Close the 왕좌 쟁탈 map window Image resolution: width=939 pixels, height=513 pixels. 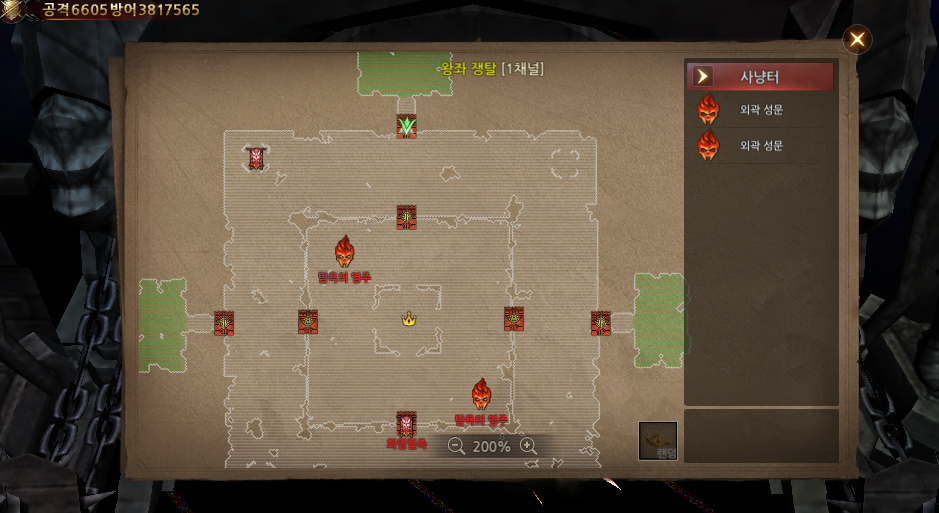pyautogui.click(x=857, y=40)
